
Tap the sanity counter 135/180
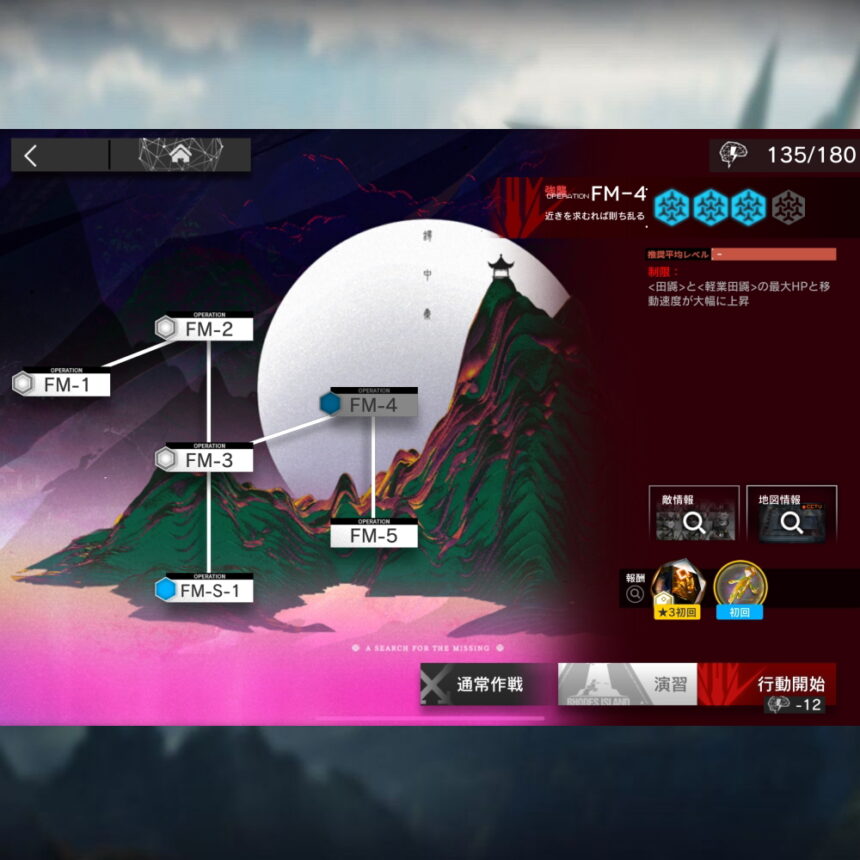786,155
